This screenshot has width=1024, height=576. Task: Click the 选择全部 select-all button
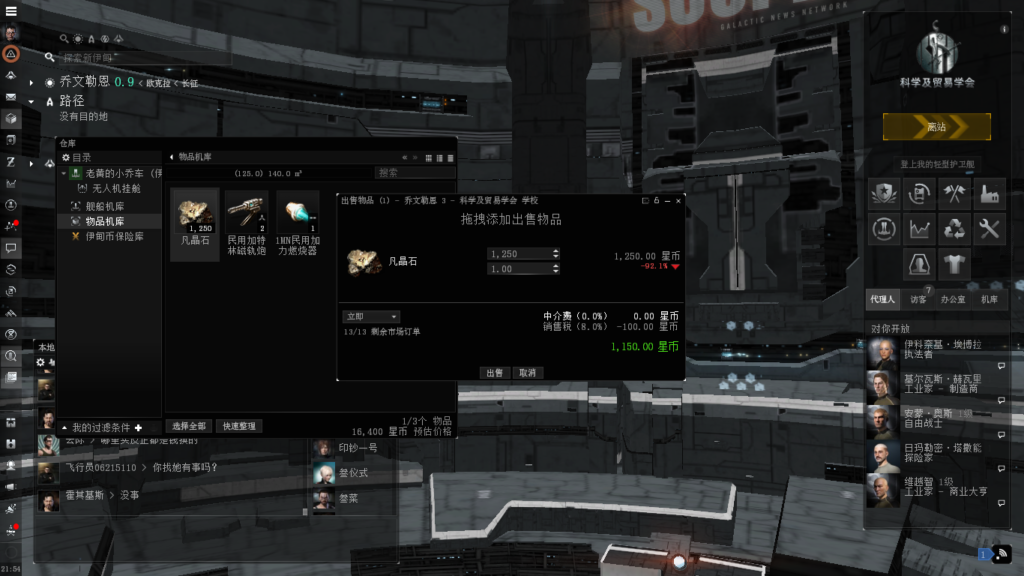click(187, 426)
